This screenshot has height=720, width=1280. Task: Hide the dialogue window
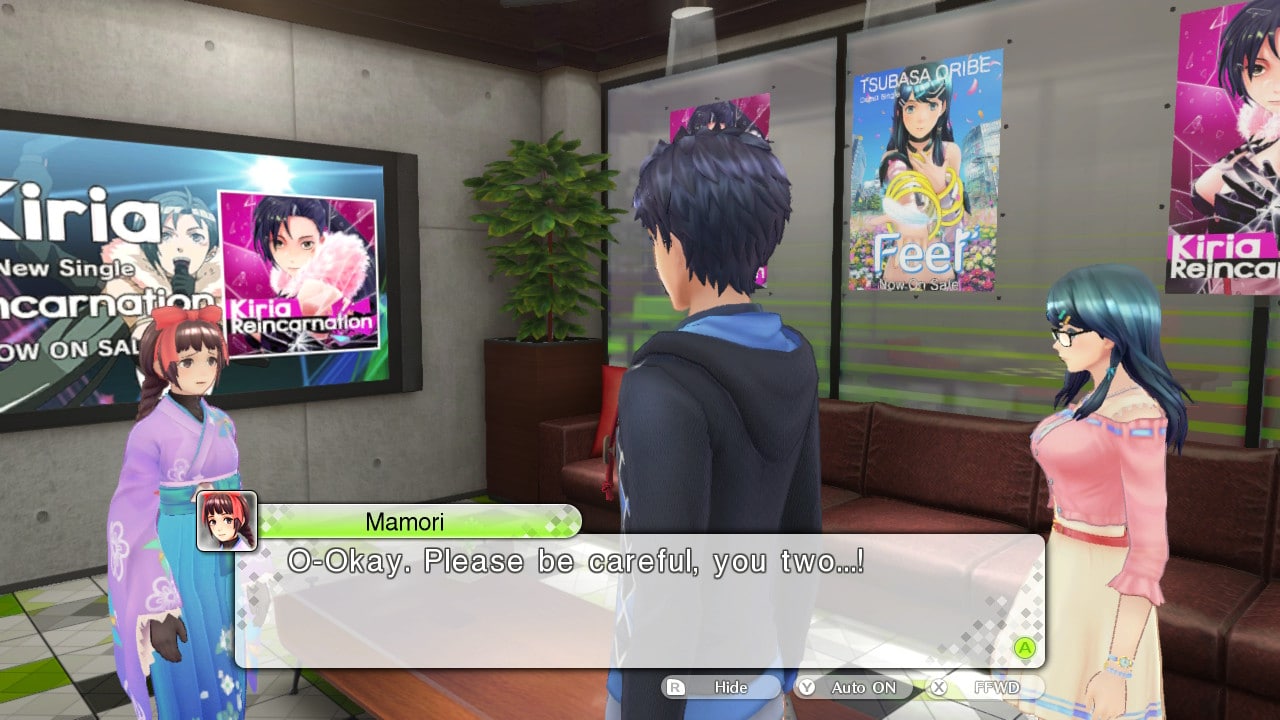coord(721,688)
